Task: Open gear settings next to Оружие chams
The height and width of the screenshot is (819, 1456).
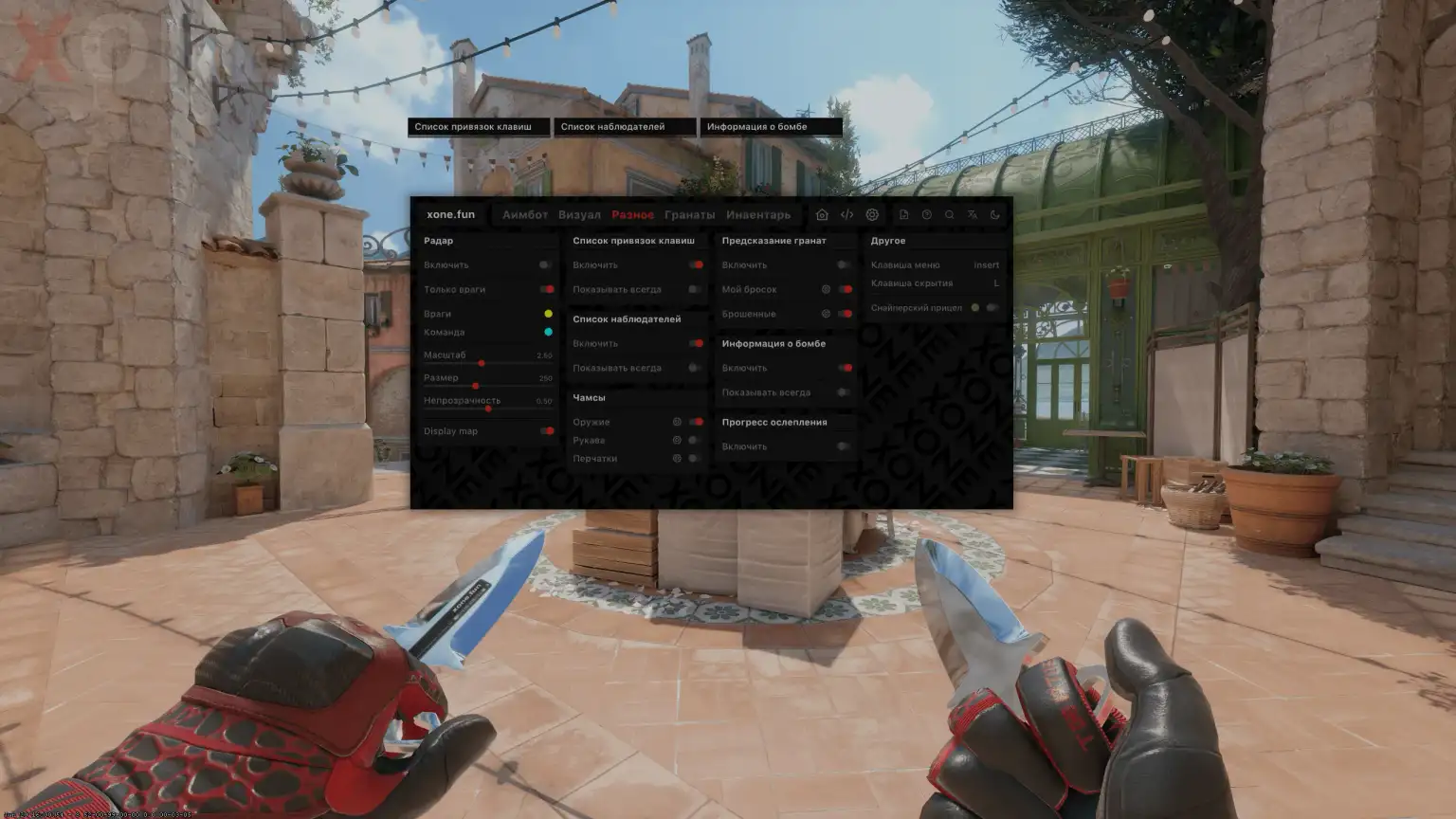Action: 677,421
